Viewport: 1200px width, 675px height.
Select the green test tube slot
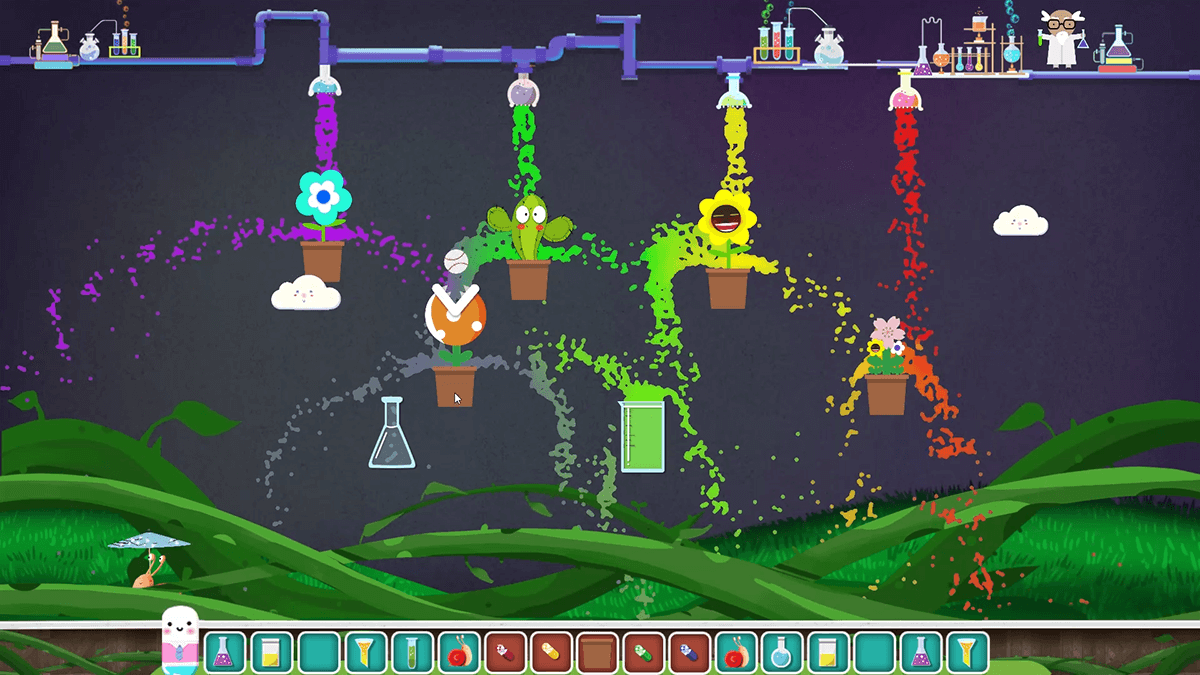[412, 652]
